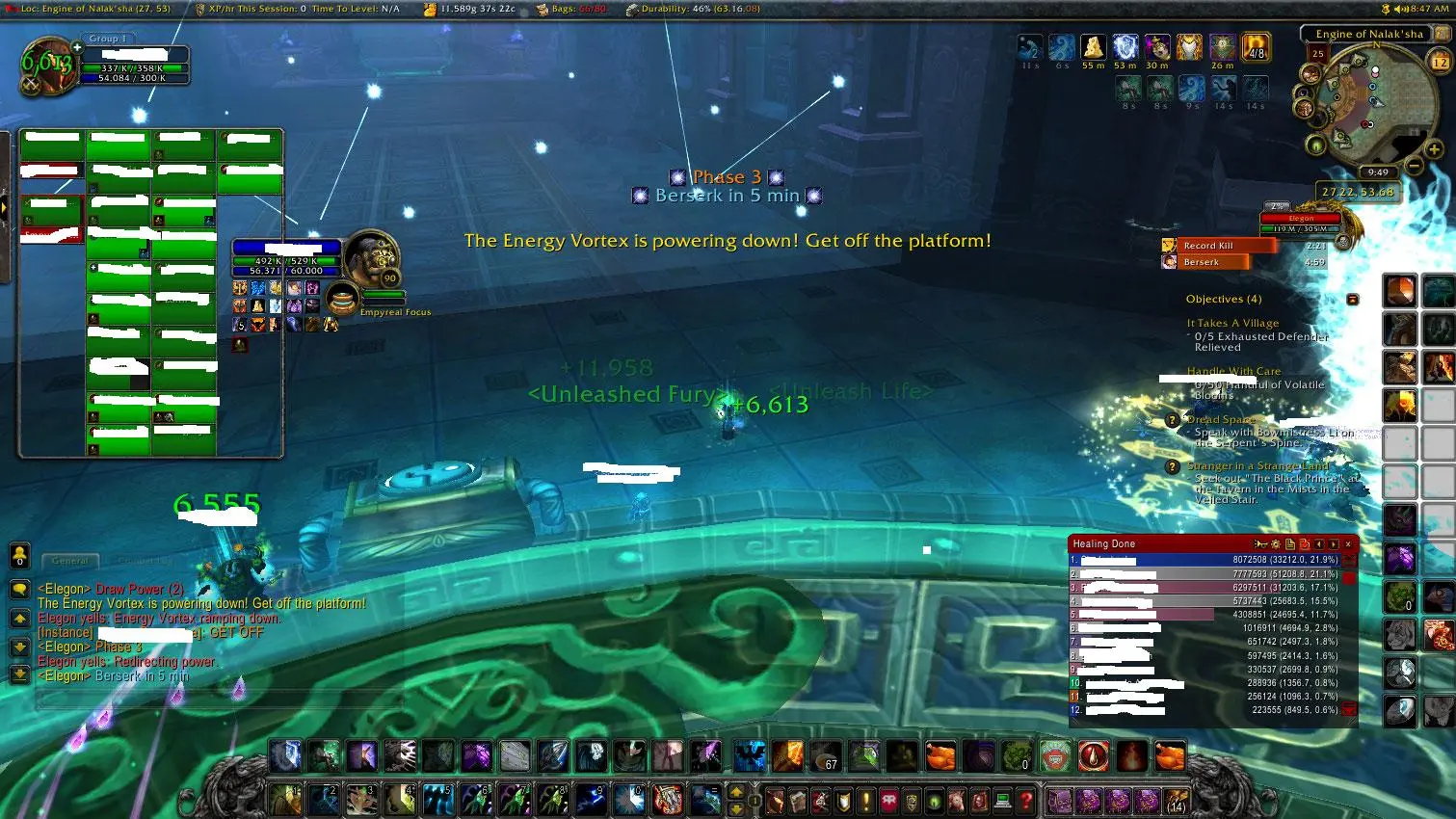Open the red question mark help button
The width and height of the screenshot is (1456, 819).
coord(1027,800)
